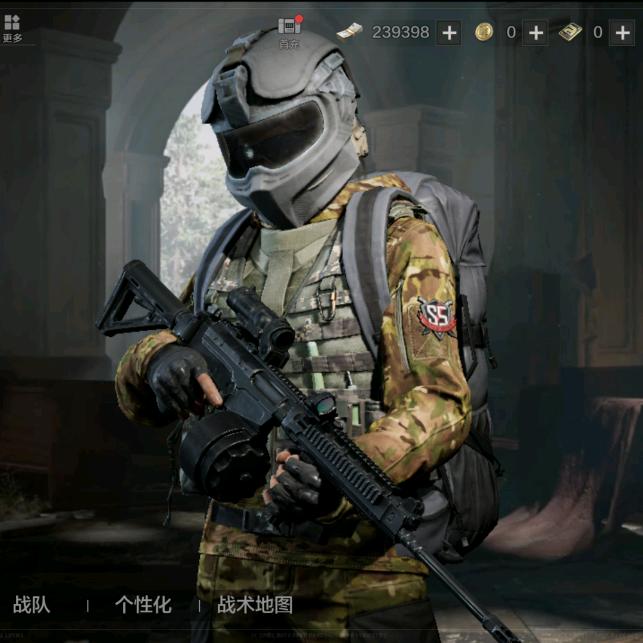Switch to 个性化 (Personalization)
The width and height of the screenshot is (643, 643).
(143, 604)
